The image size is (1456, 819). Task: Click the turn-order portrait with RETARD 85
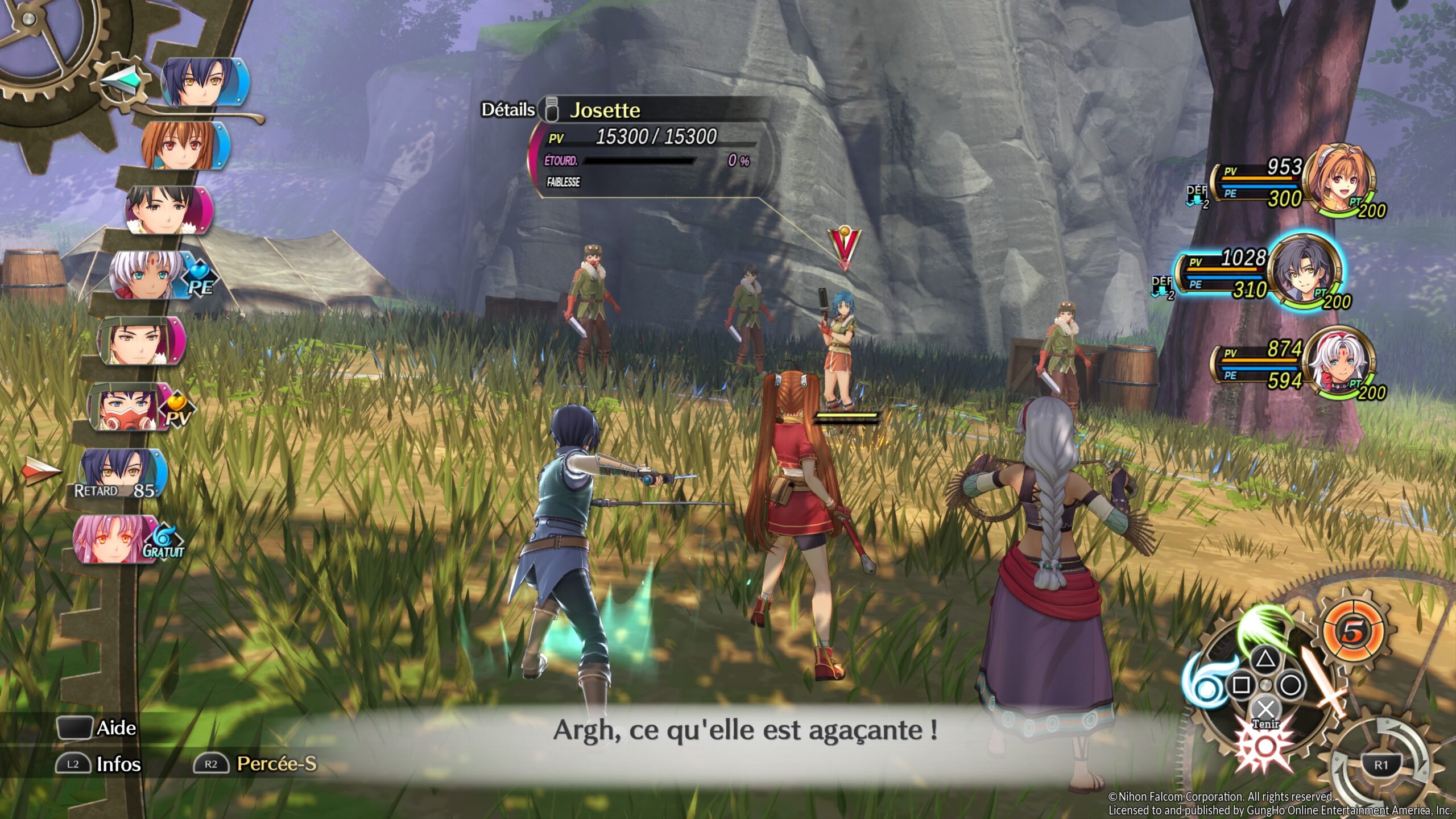click(x=121, y=473)
